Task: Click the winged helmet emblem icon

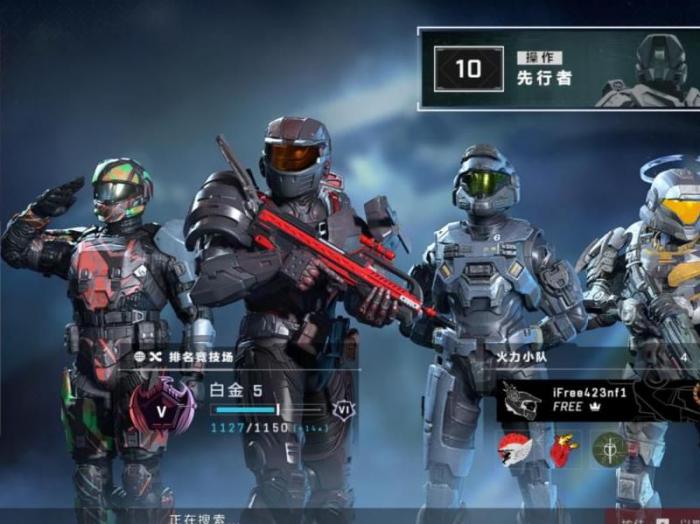Action: (515, 450)
